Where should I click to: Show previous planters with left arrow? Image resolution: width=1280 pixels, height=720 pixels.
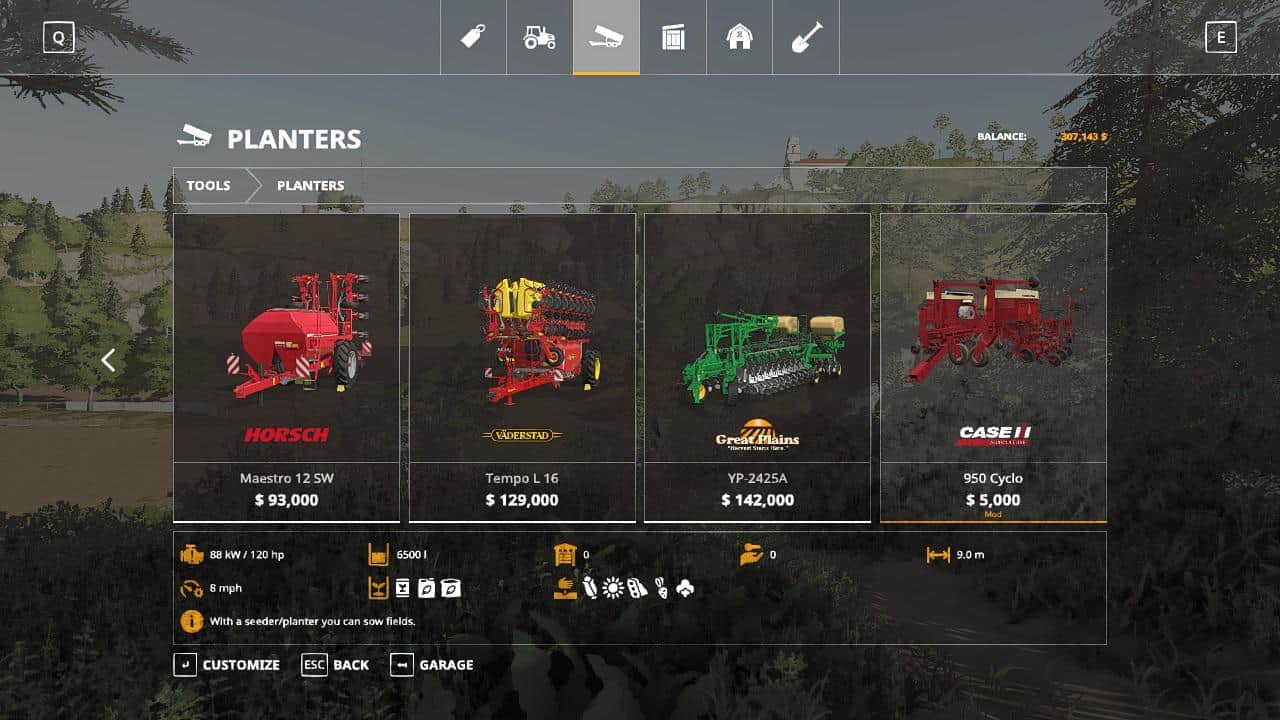pos(108,360)
